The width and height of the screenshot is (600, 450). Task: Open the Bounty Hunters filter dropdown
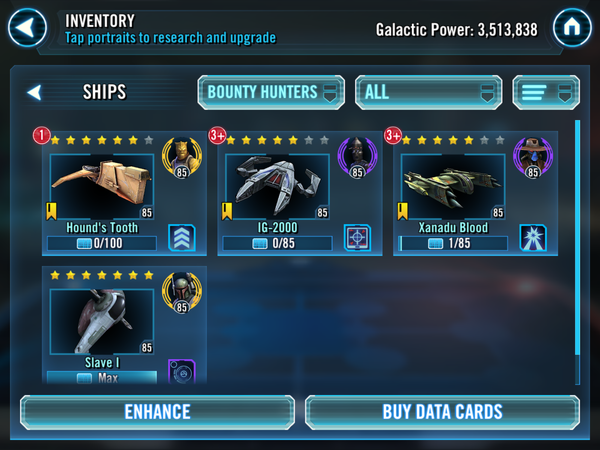coord(271,92)
